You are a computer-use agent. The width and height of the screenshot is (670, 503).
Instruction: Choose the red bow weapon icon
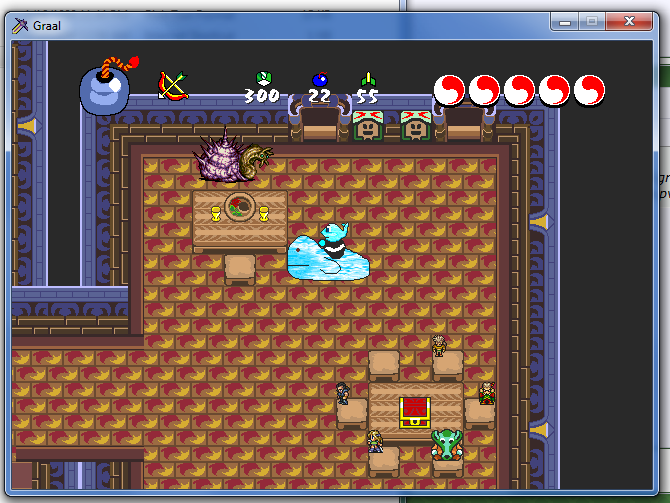pos(173,86)
